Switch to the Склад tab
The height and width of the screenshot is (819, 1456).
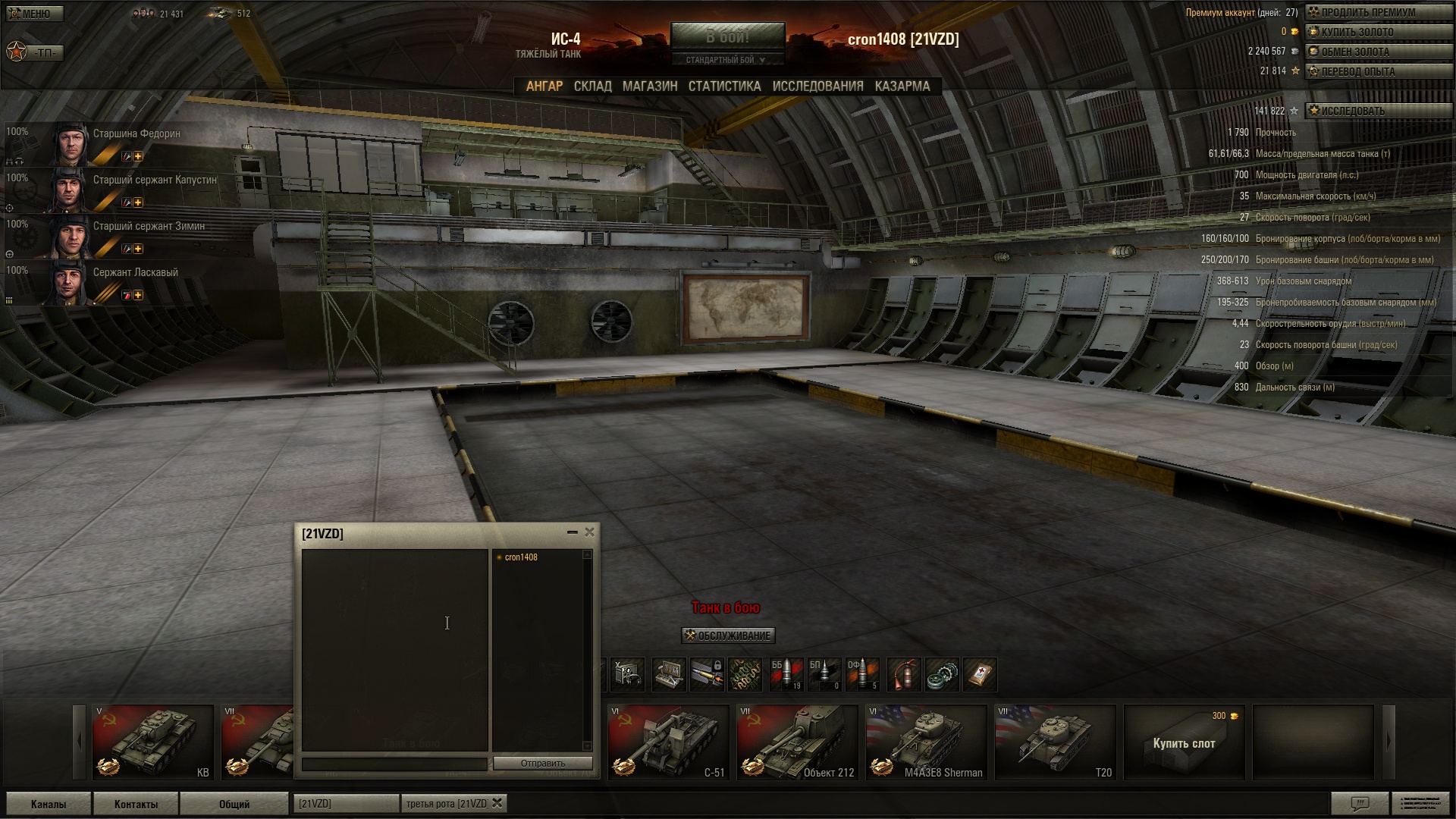(x=592, y=86)
